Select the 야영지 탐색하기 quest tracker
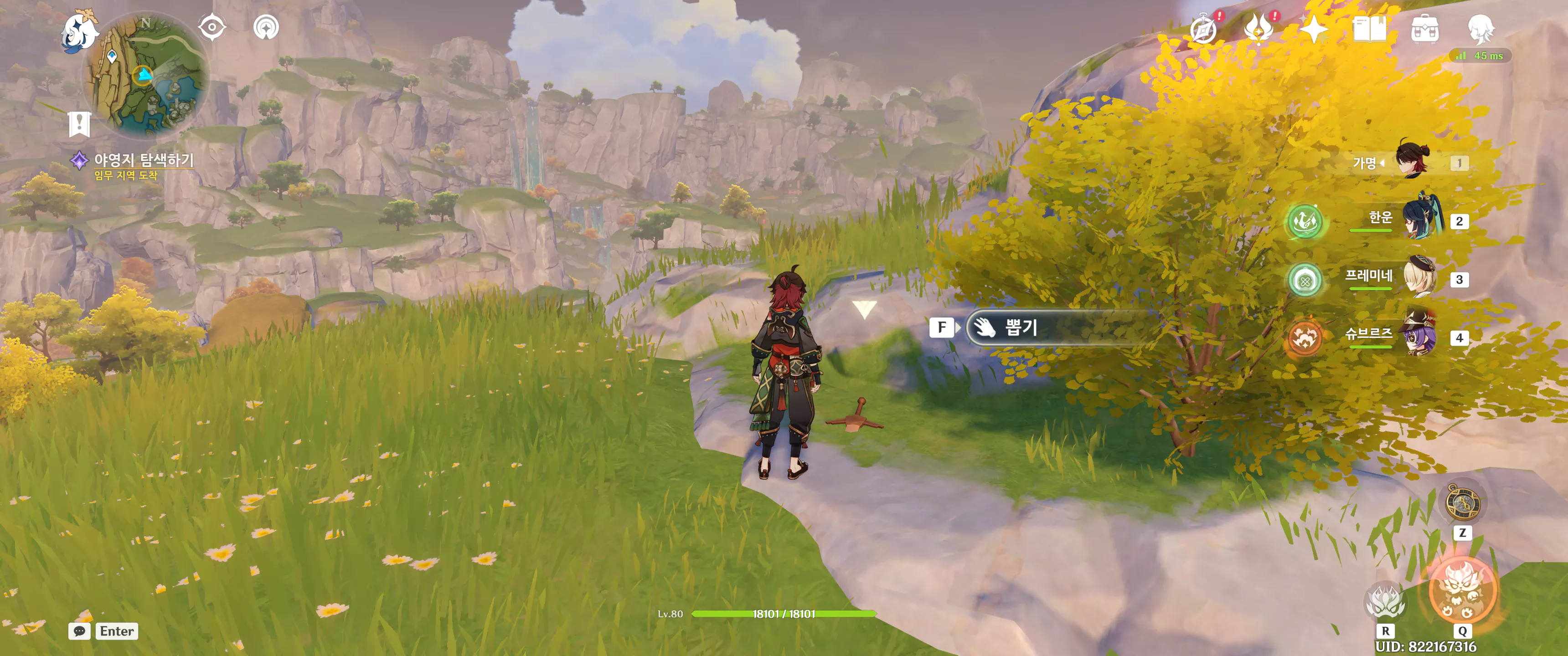The image size is (1568, 656). click(143, 160)
